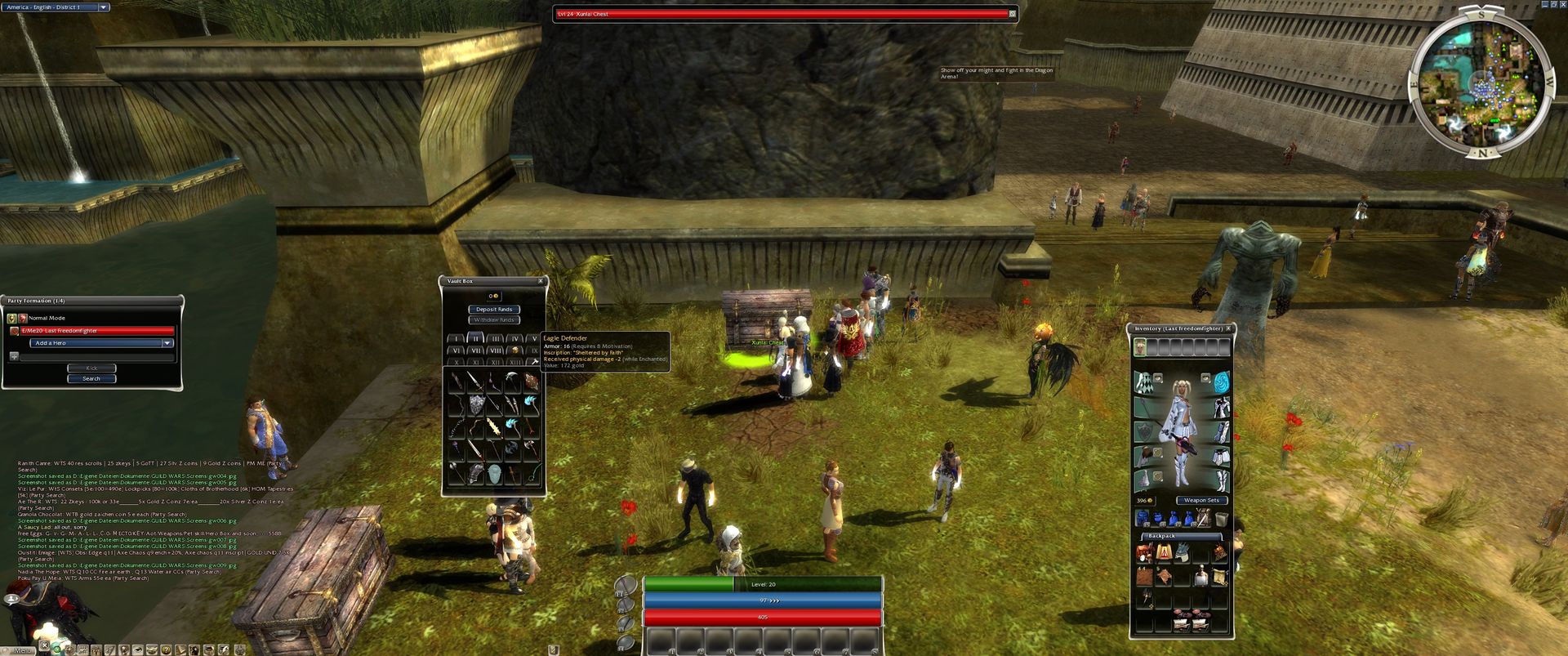
Task: Select the blue spiral headpiece equipment slot
Action: click(1221, 382)
